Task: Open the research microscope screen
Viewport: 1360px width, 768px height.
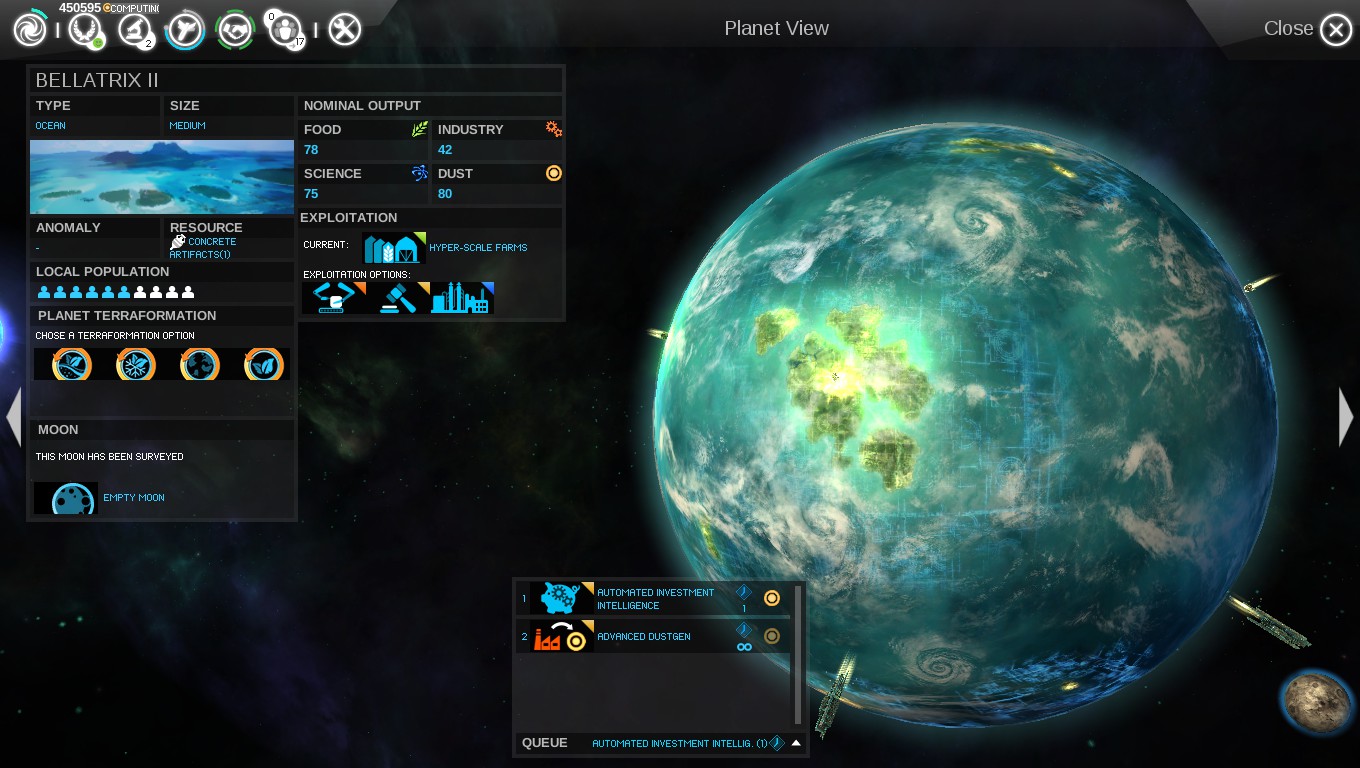Action: point(134,30)
